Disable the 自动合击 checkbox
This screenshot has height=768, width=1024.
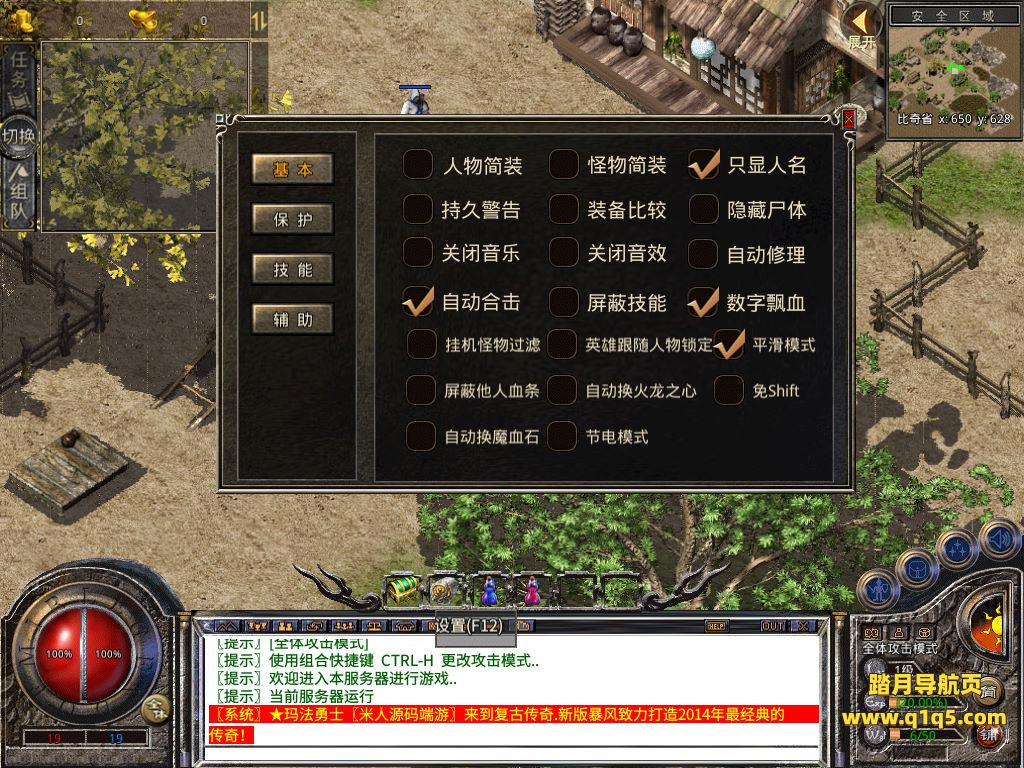pos(418,301)
